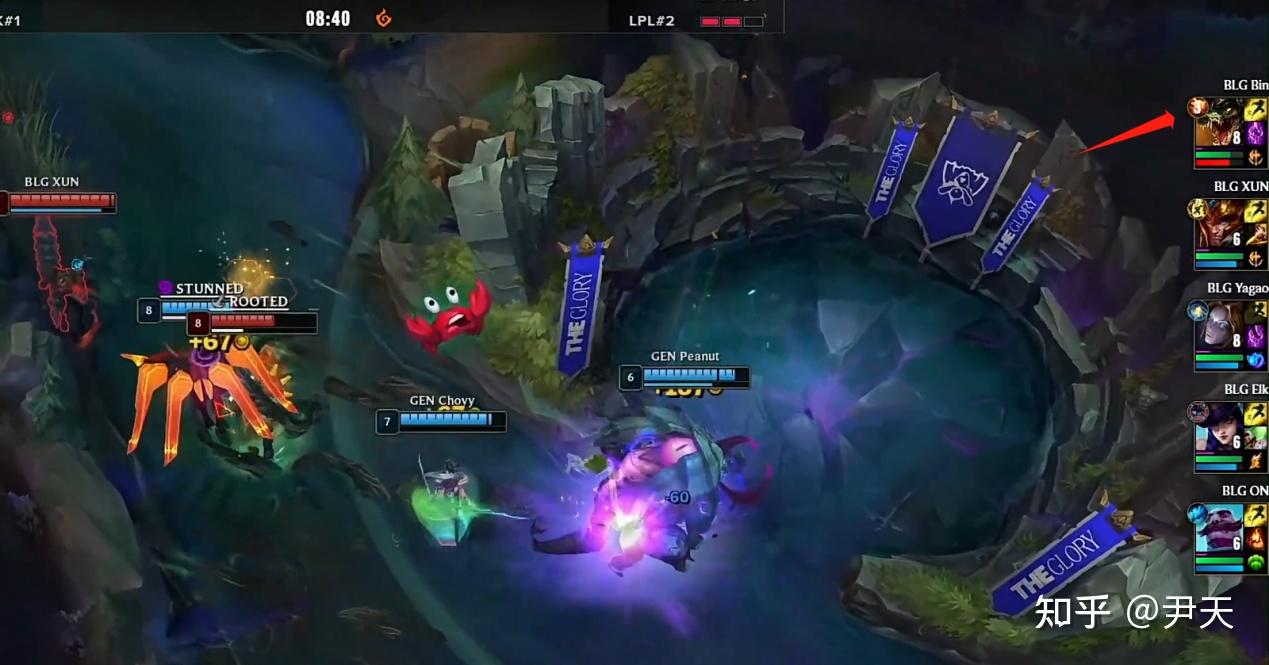Screen dimensions: 1269x665
Task: Select BLG ON's champion portrait
Action: tap(1218, 529)
